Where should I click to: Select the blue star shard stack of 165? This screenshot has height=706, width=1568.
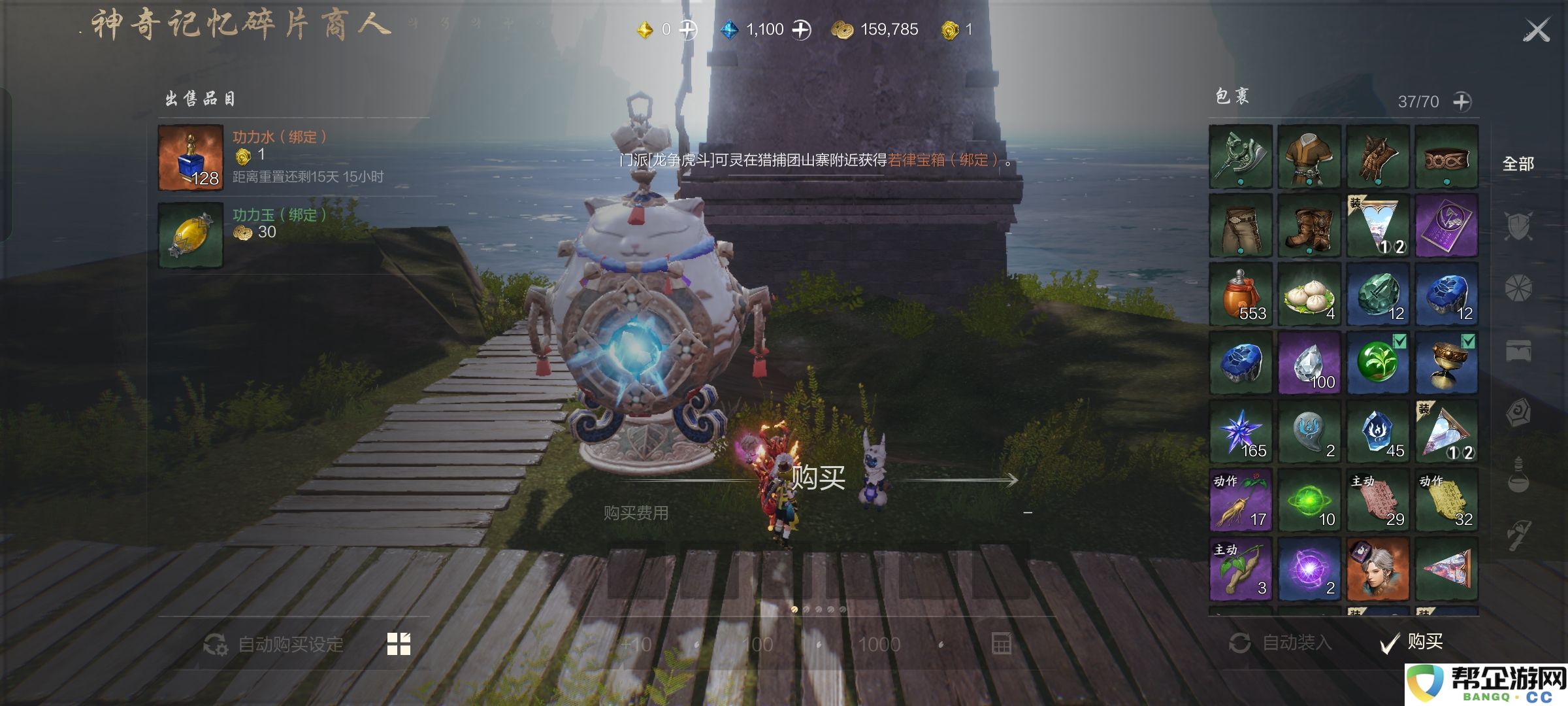point(1241,431)
